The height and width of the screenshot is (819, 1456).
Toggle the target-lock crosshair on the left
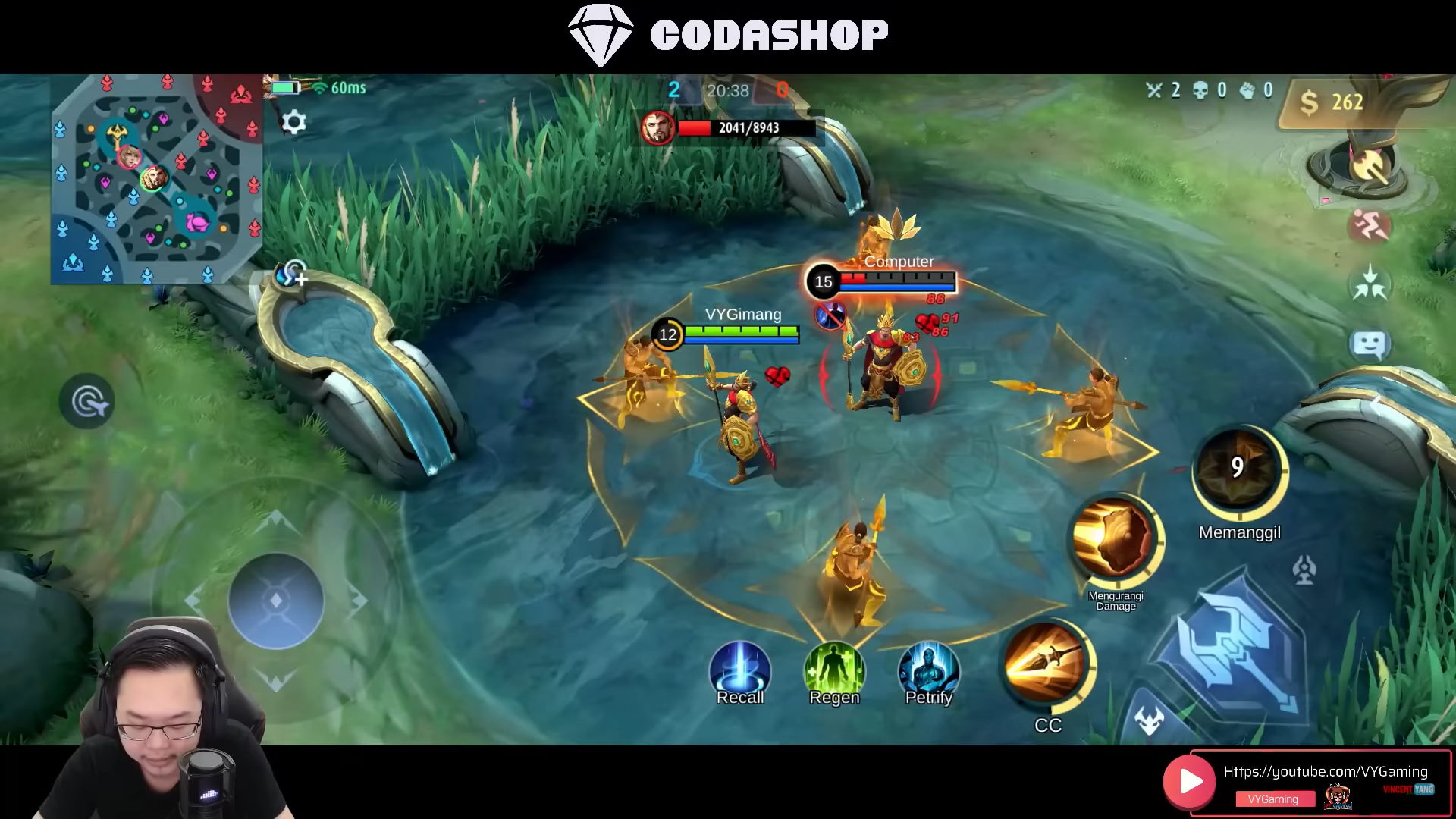(x=86, y=398)
